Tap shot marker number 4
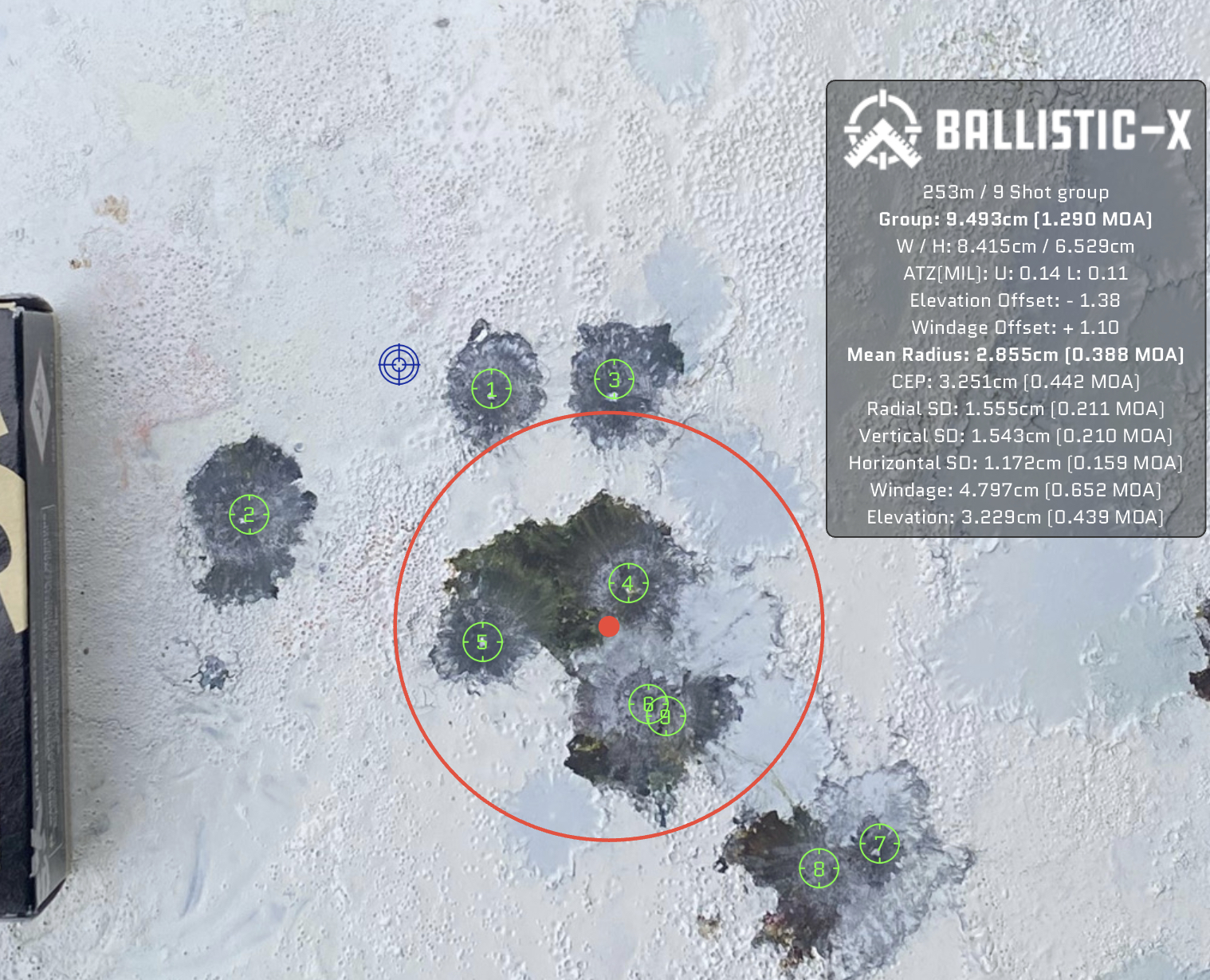This screenshot has width=1210, height=980. 628,583
